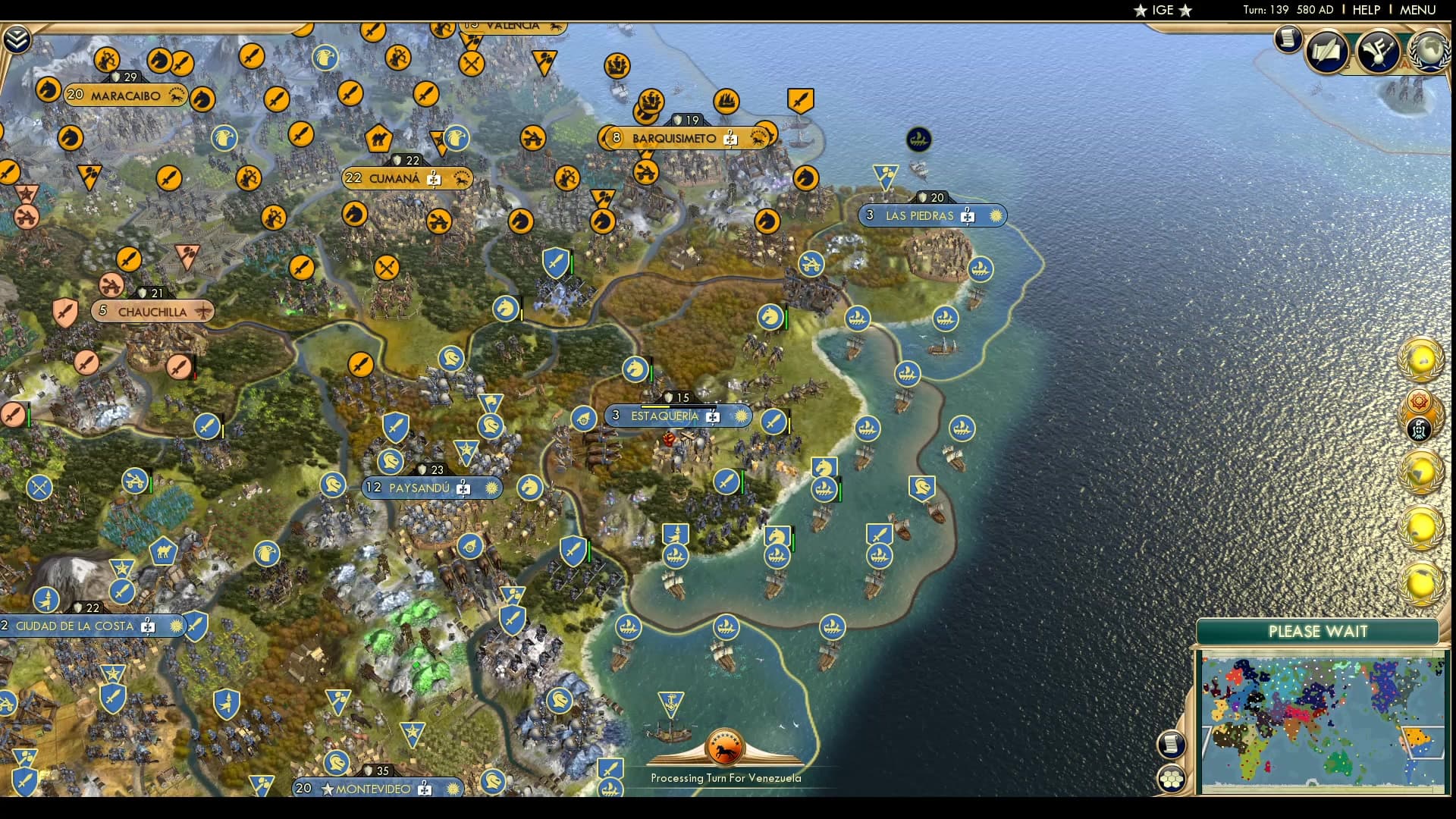Click the eagle emblem city-state notification icon
This screenshot has height=819, width=1456.
coord(1417,428)
